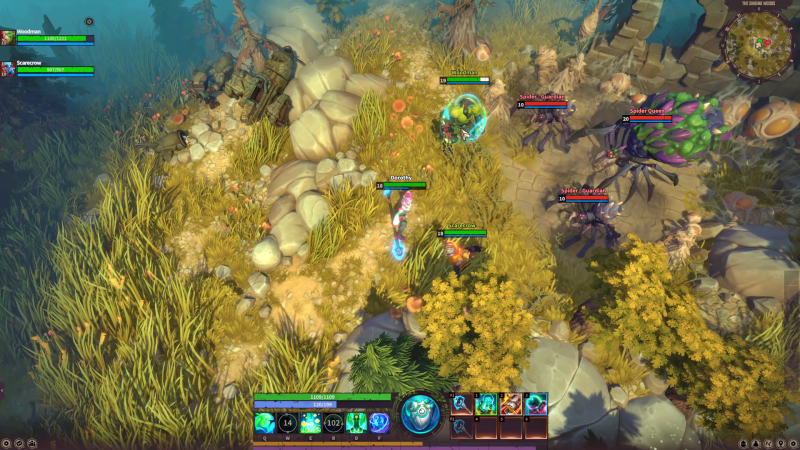Select the Scarecrow party portrait
This screenshot has height=450, width=800.
click(8, 69)
